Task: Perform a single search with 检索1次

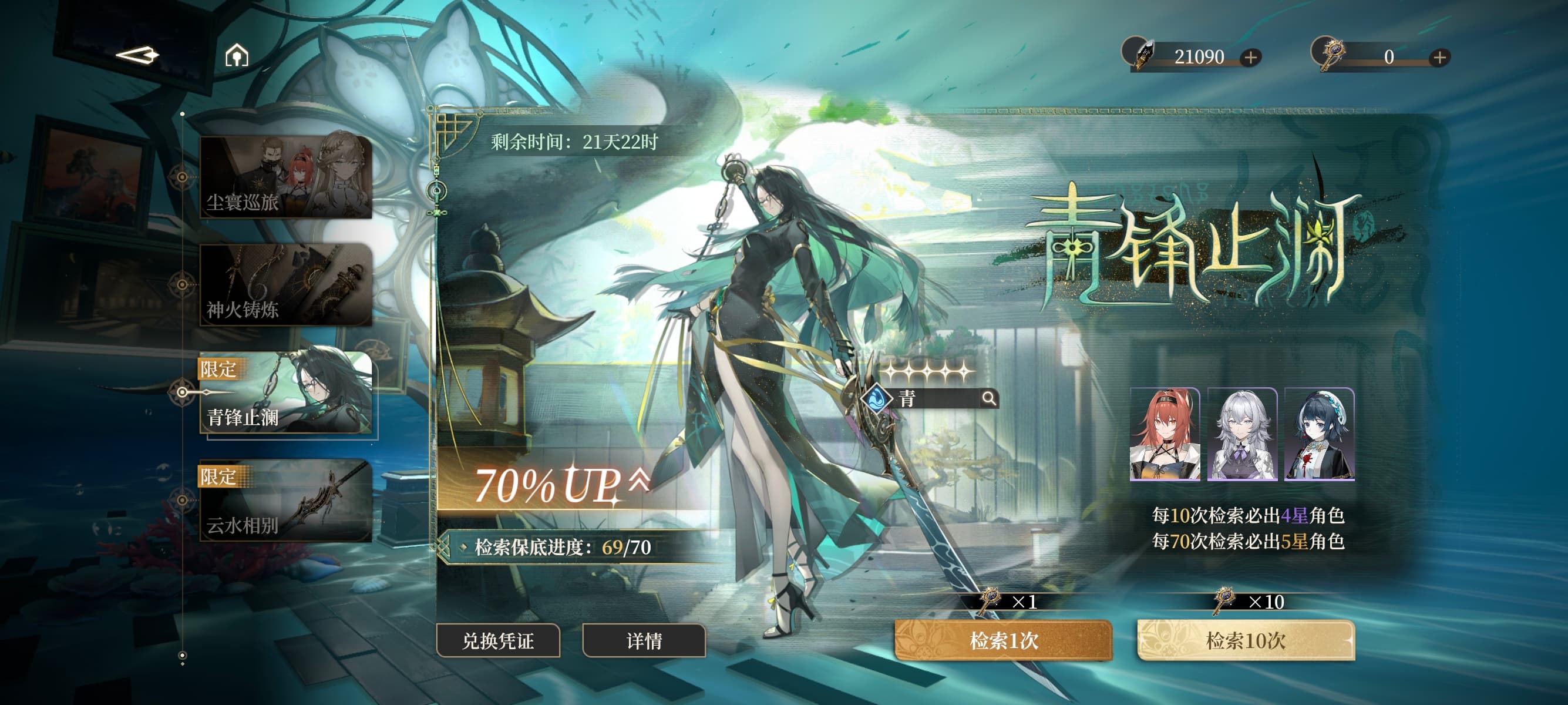Action: [1003, 640]
